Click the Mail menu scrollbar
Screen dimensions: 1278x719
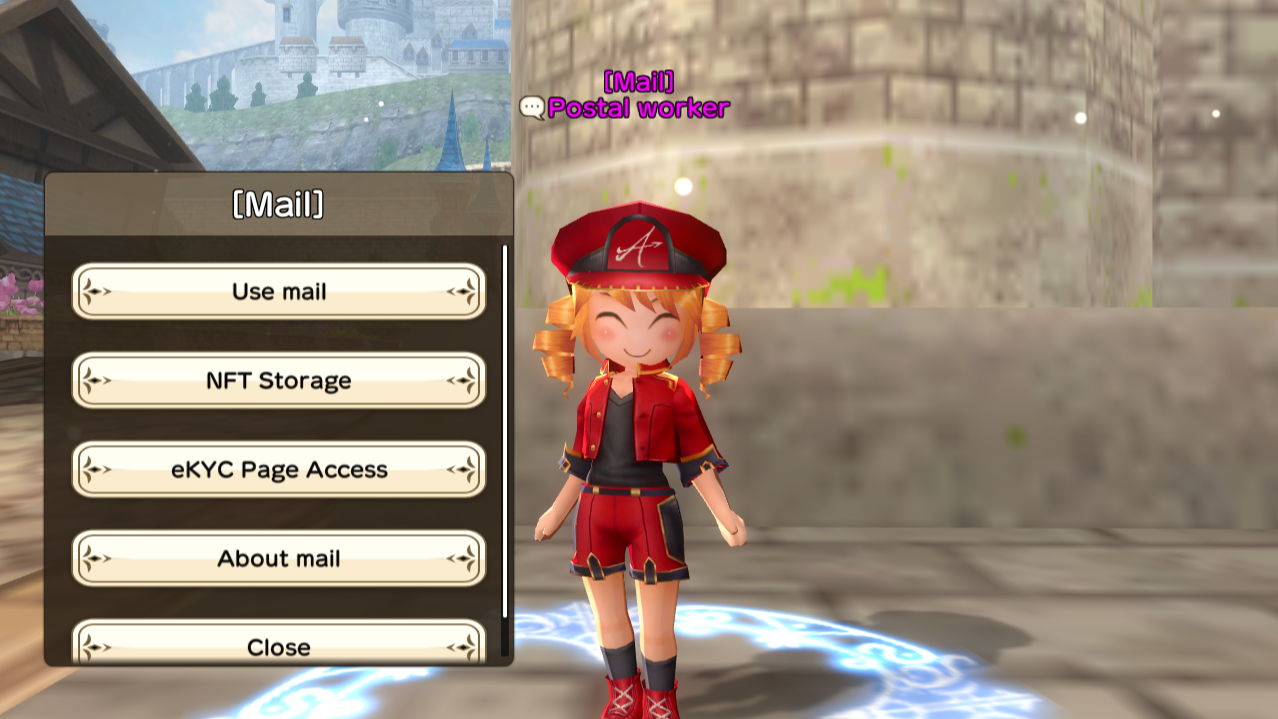tap(505, 430)
